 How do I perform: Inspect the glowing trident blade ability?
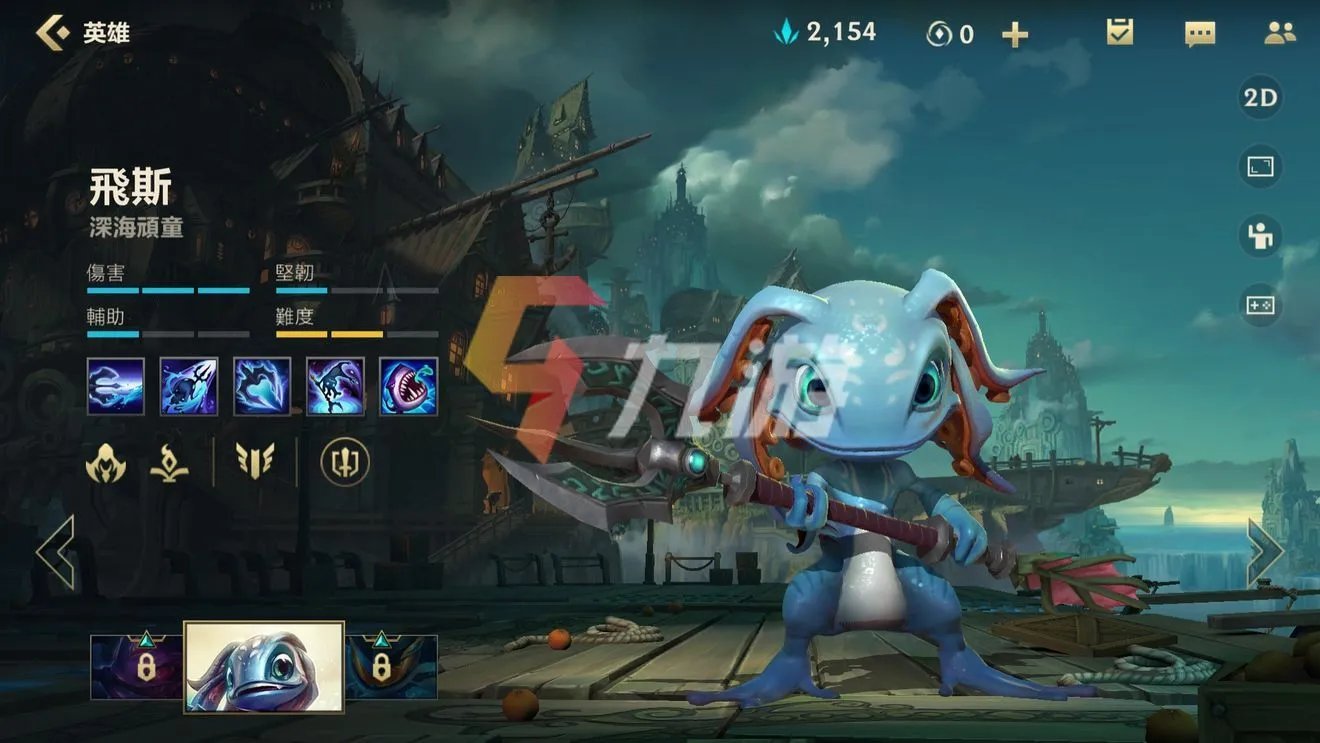[262, 387]
